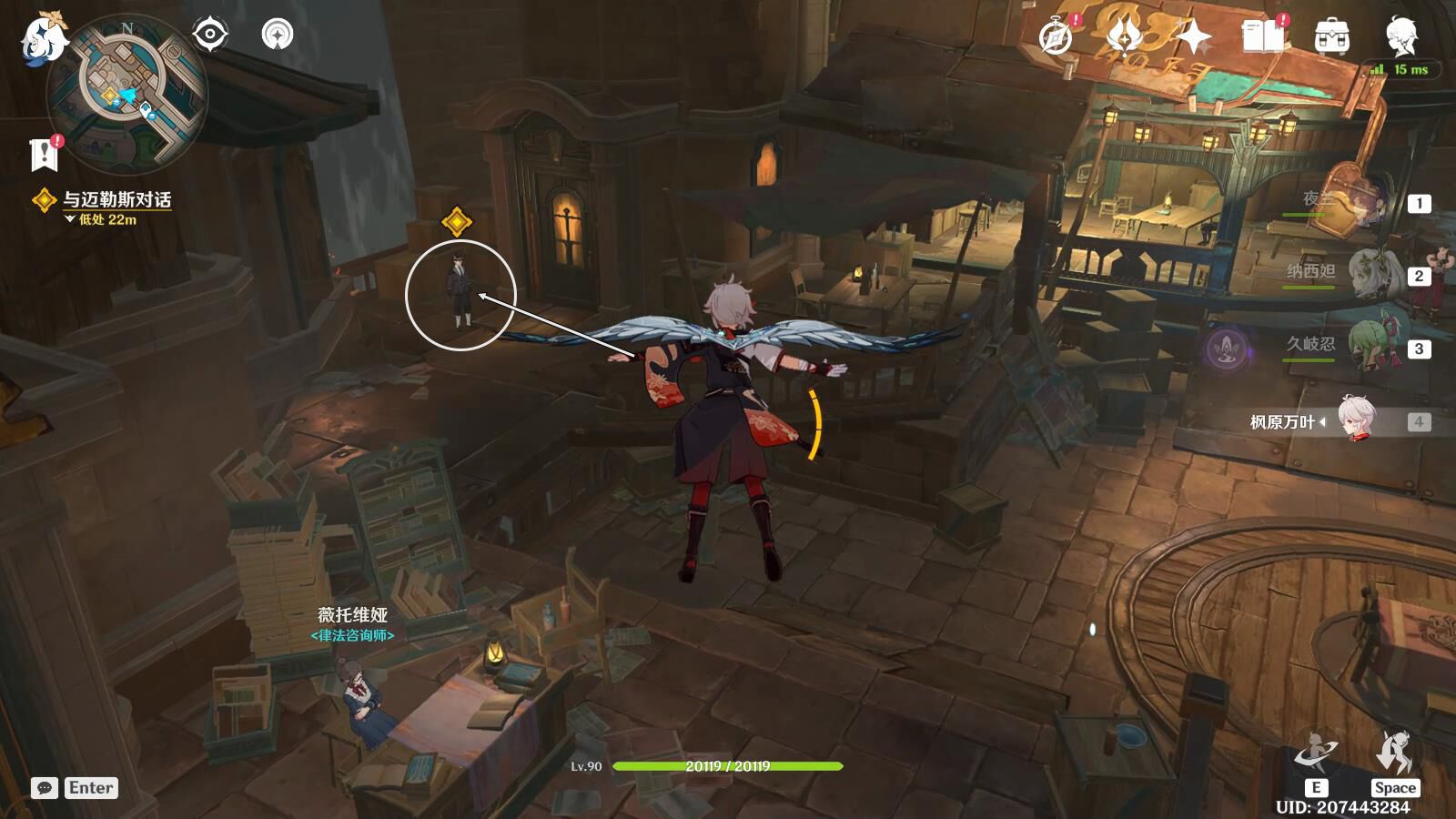Open the Adventurer Handbook book icon

(x=1263, y=37)
